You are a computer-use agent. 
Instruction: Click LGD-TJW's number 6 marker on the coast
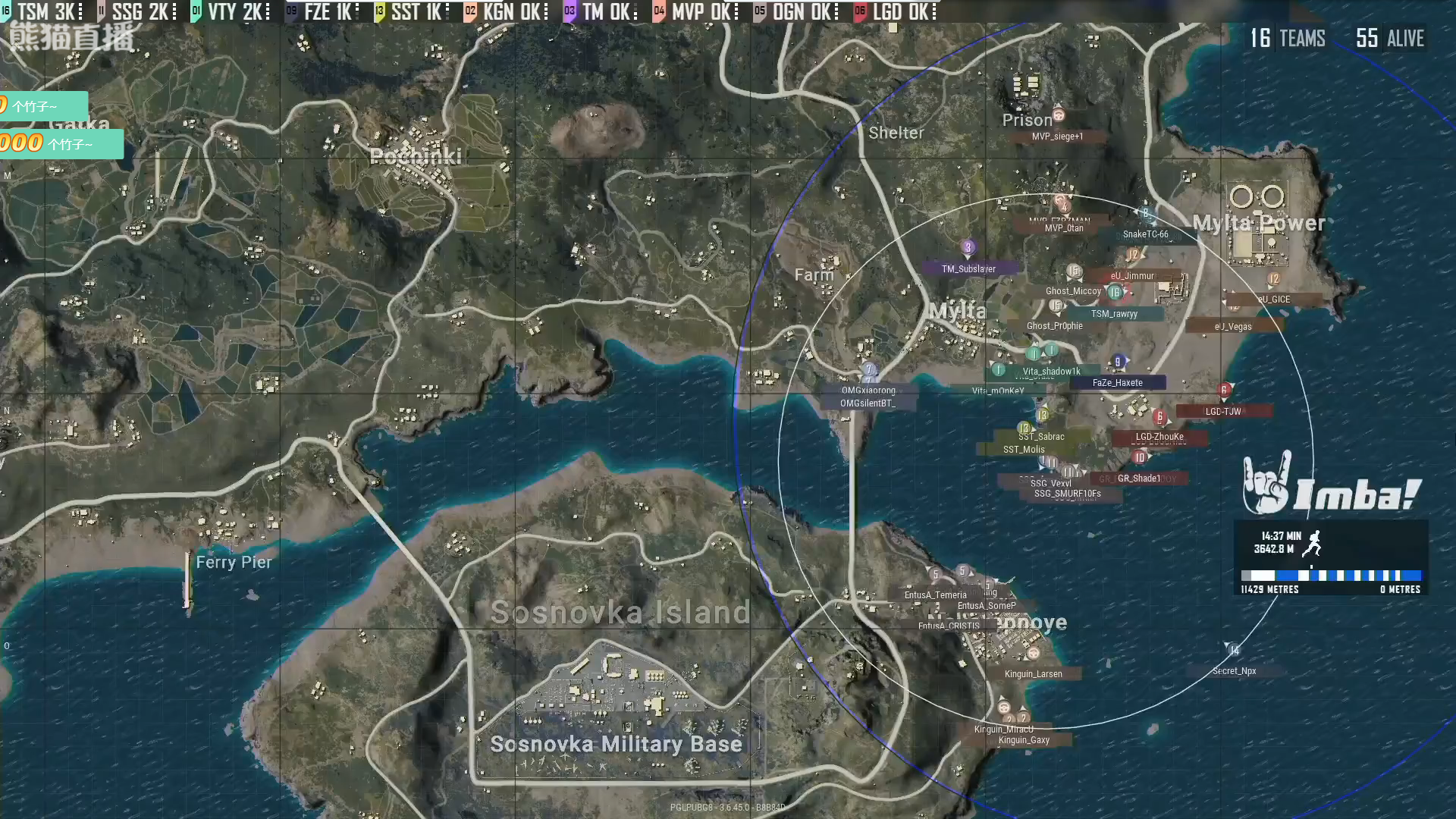pos(1223,388)
